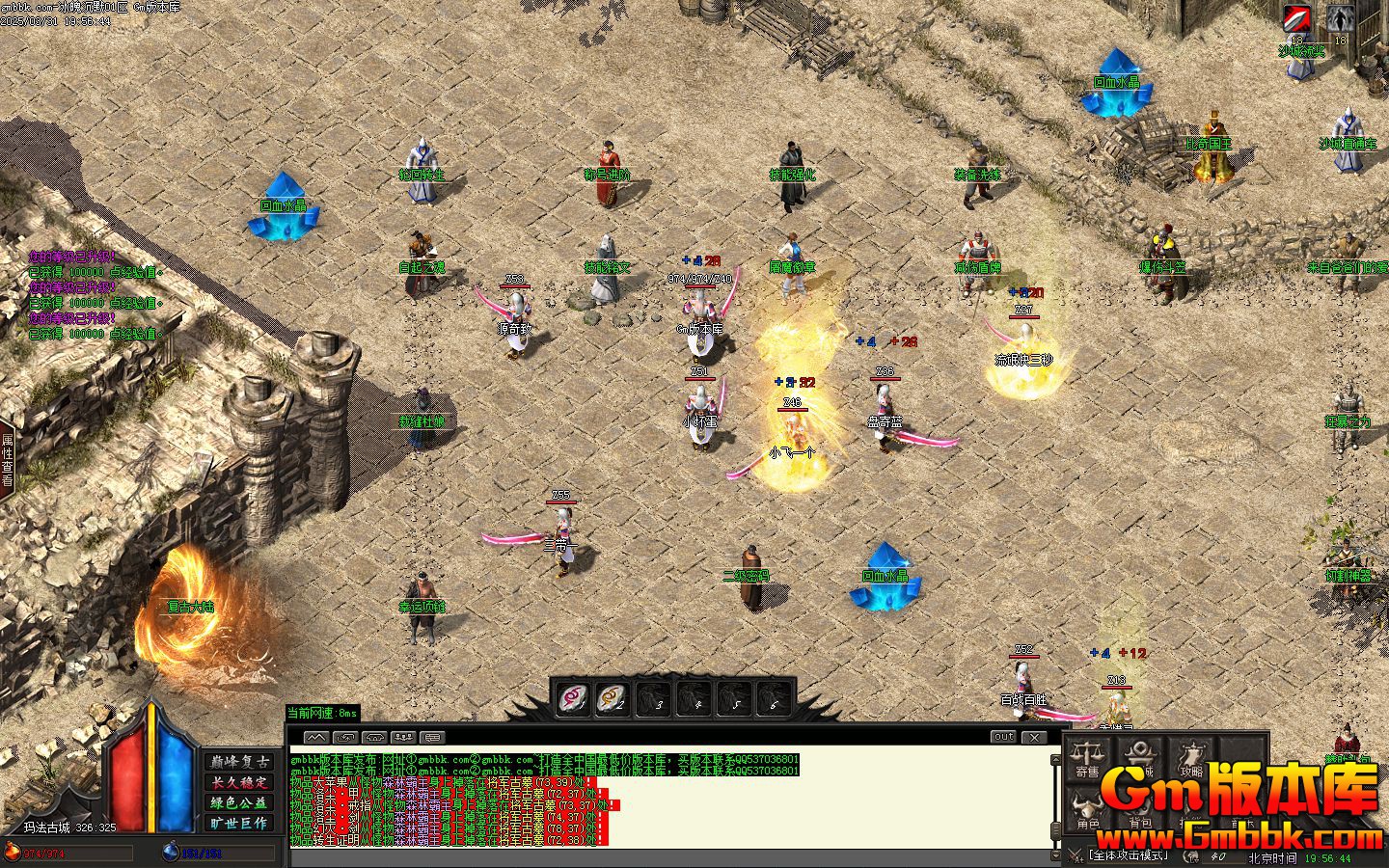Click the blue mana potion icon
The image size is (1389, 868).
pos(171,852)
